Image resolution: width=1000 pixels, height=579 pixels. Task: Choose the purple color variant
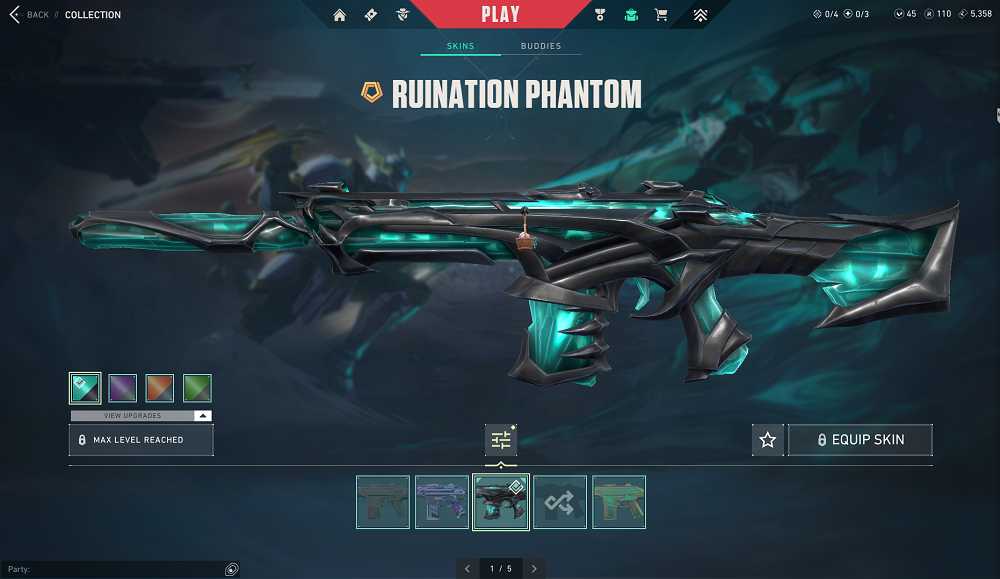tap(122, 388)
